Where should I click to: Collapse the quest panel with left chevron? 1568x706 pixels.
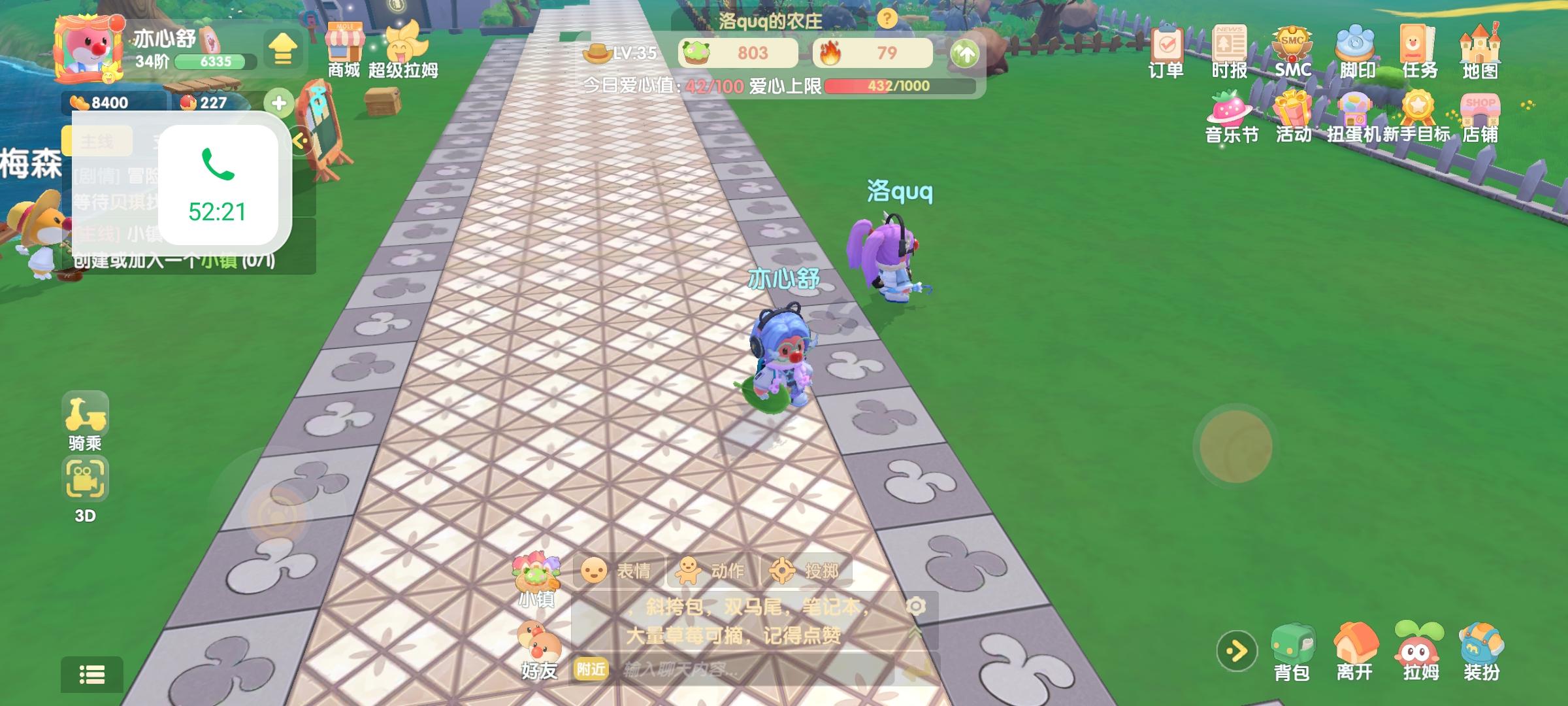(x=302, y=139)
